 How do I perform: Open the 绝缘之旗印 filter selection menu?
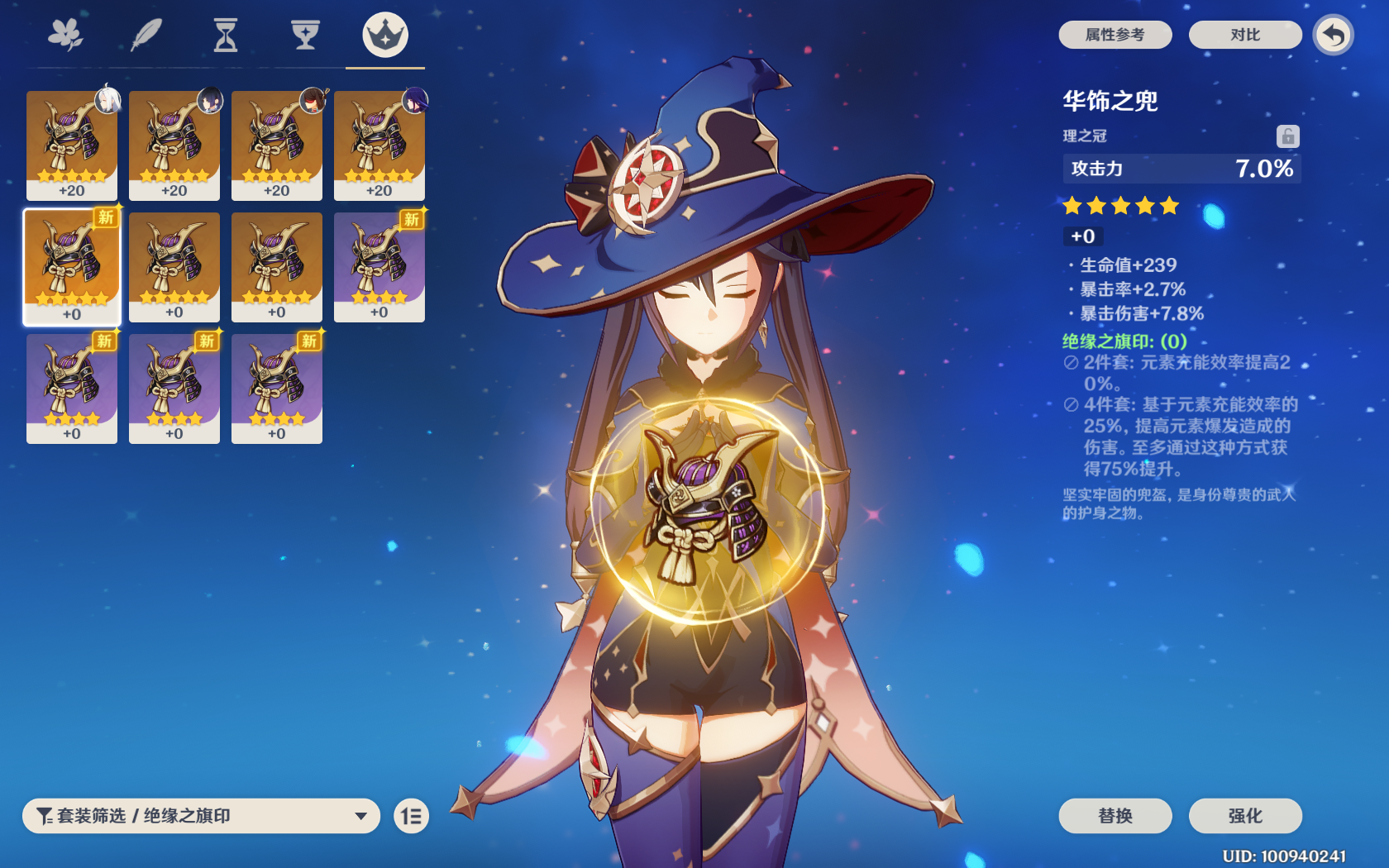pyautogui.click(x=203, y=816)
